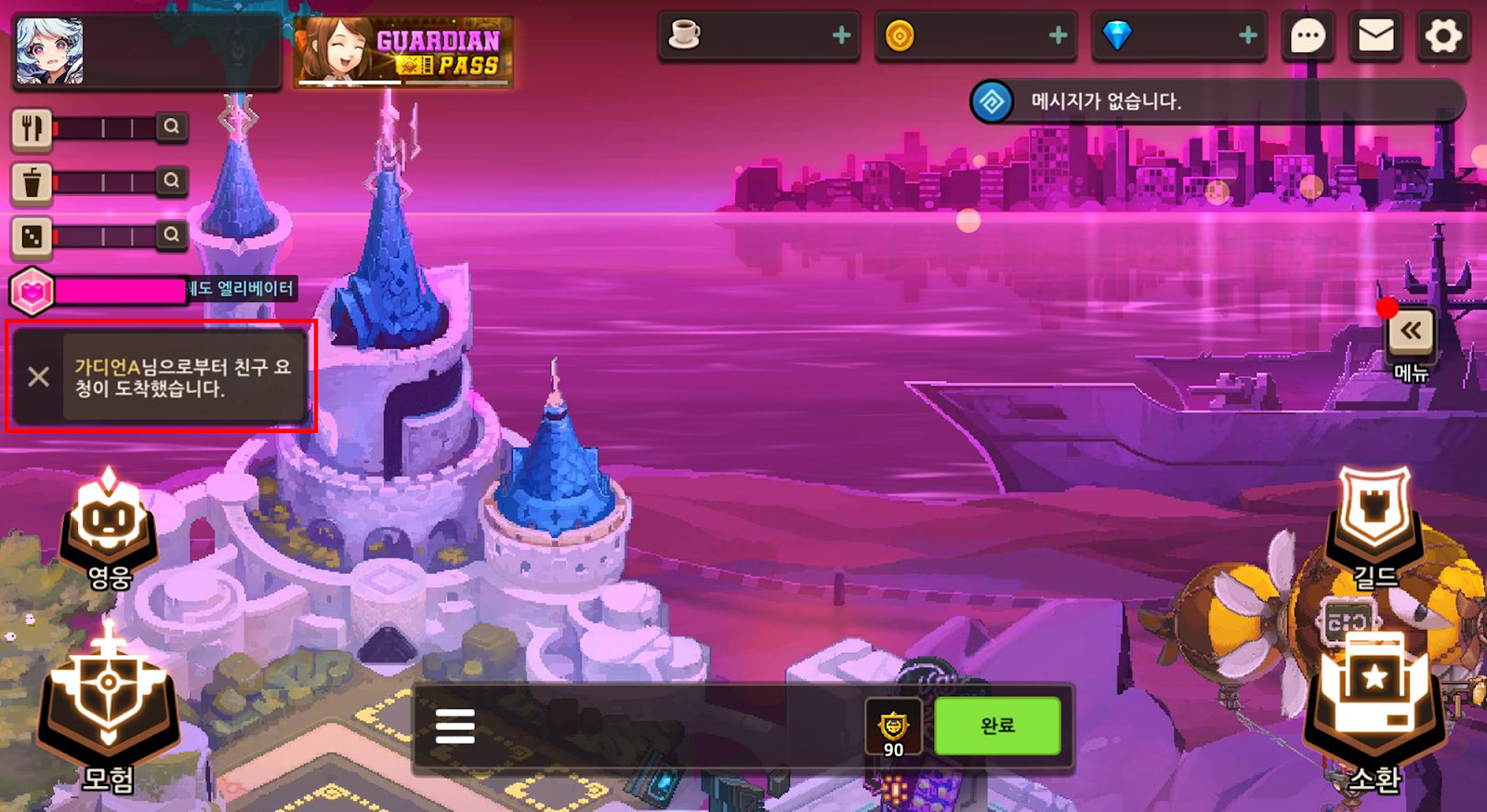The width and height of the screenshot is (1487, 812).
Task: Inspect the fork and knife gauge
Action: 171,127
